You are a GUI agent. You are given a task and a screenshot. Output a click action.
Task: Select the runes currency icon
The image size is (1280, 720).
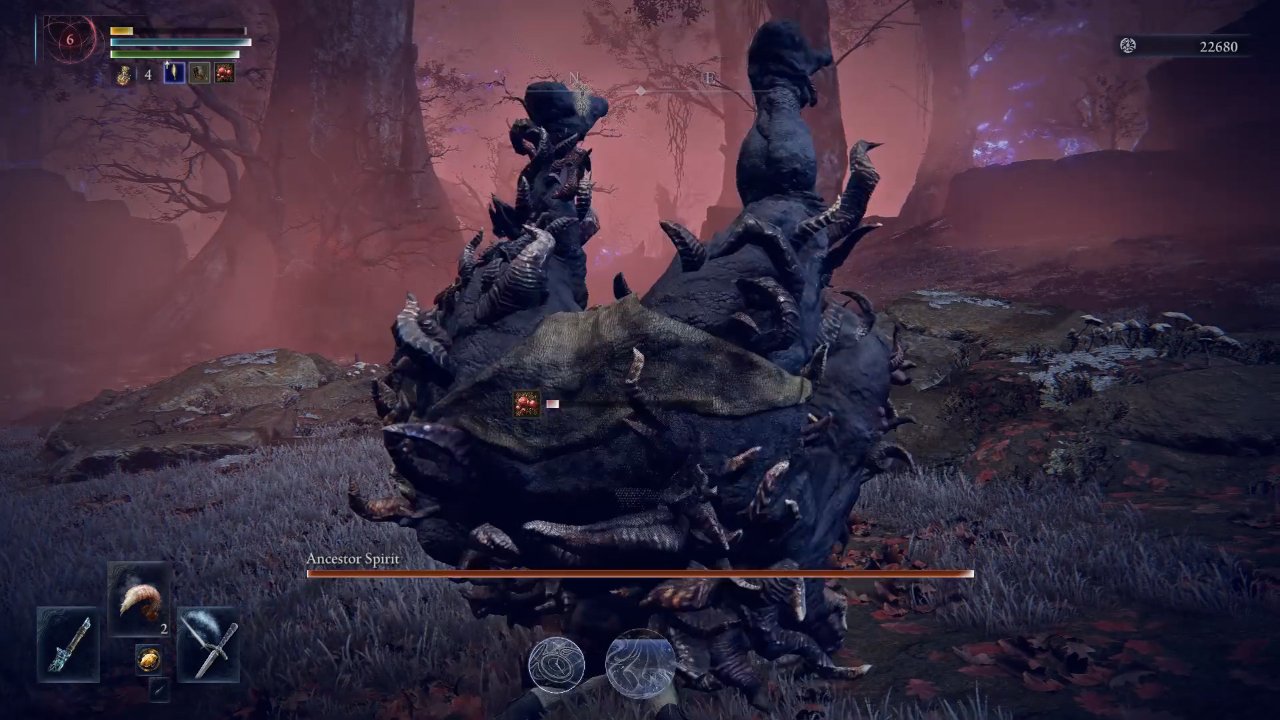(x=1128, y=46)
